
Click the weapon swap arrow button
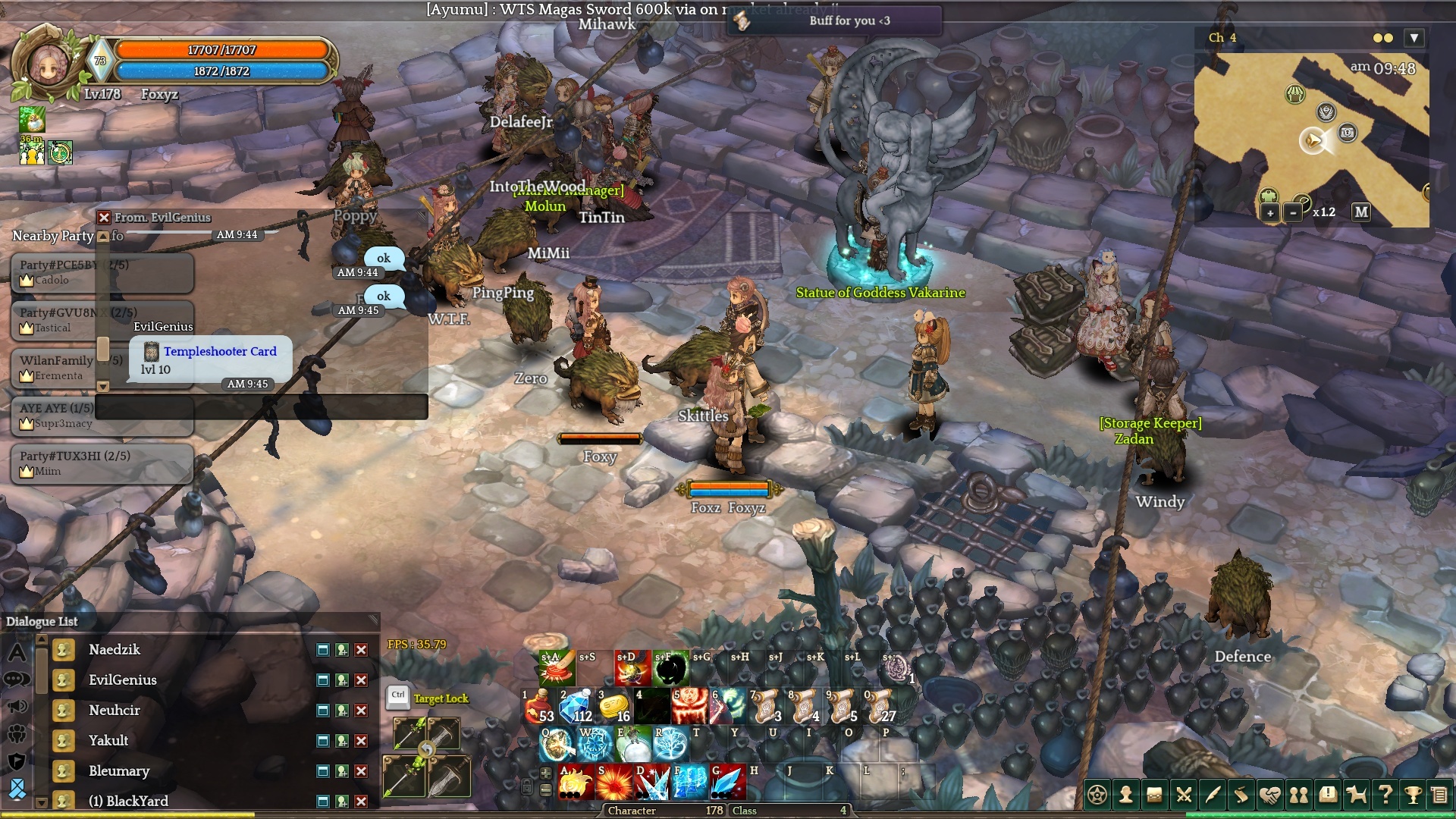[427, 750]
